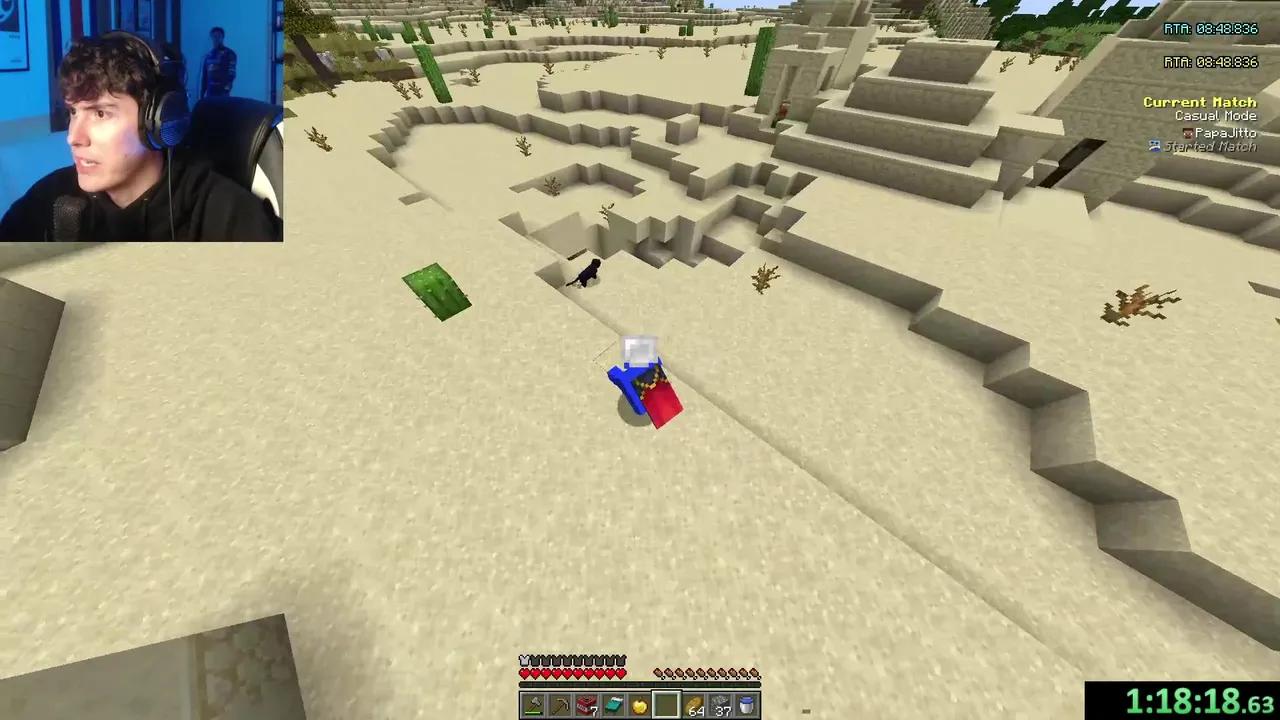Click the water bucket in the last hotbar slot
The image size is (1280, 720).
[x=747, y=705]
